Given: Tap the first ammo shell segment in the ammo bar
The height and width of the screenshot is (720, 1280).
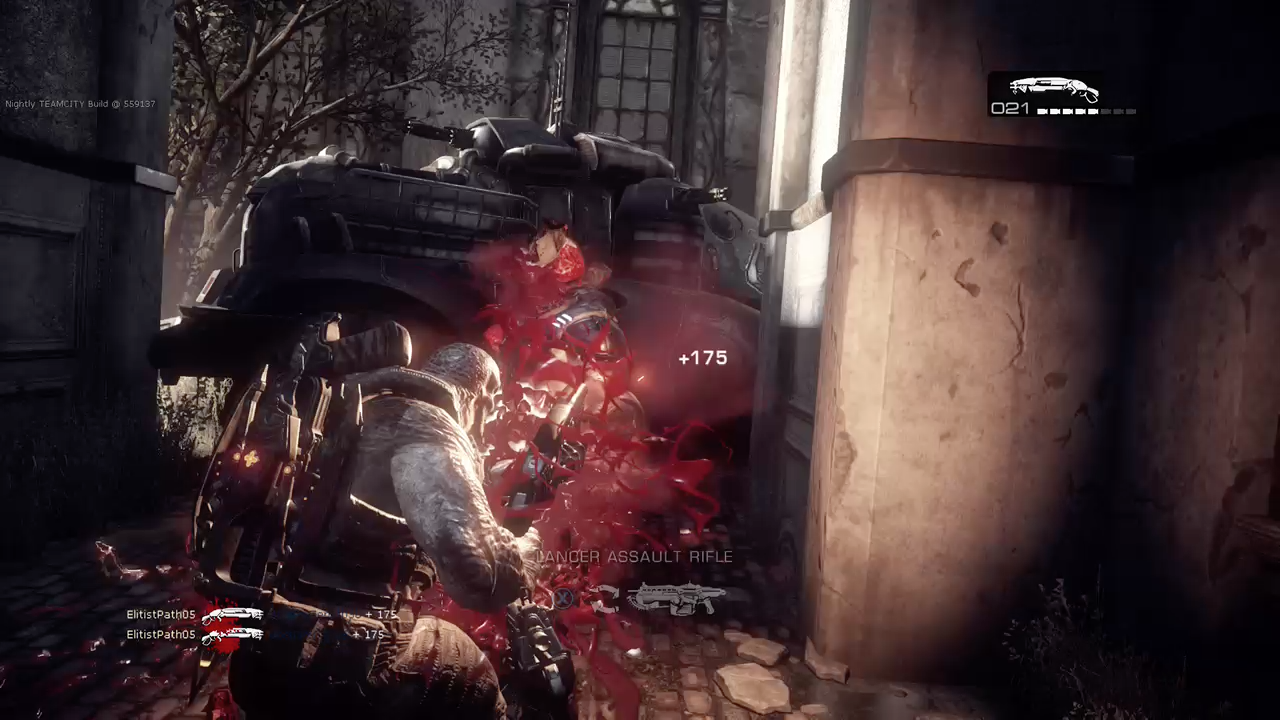Looking at the screenshot, I should coord(1041,112).
